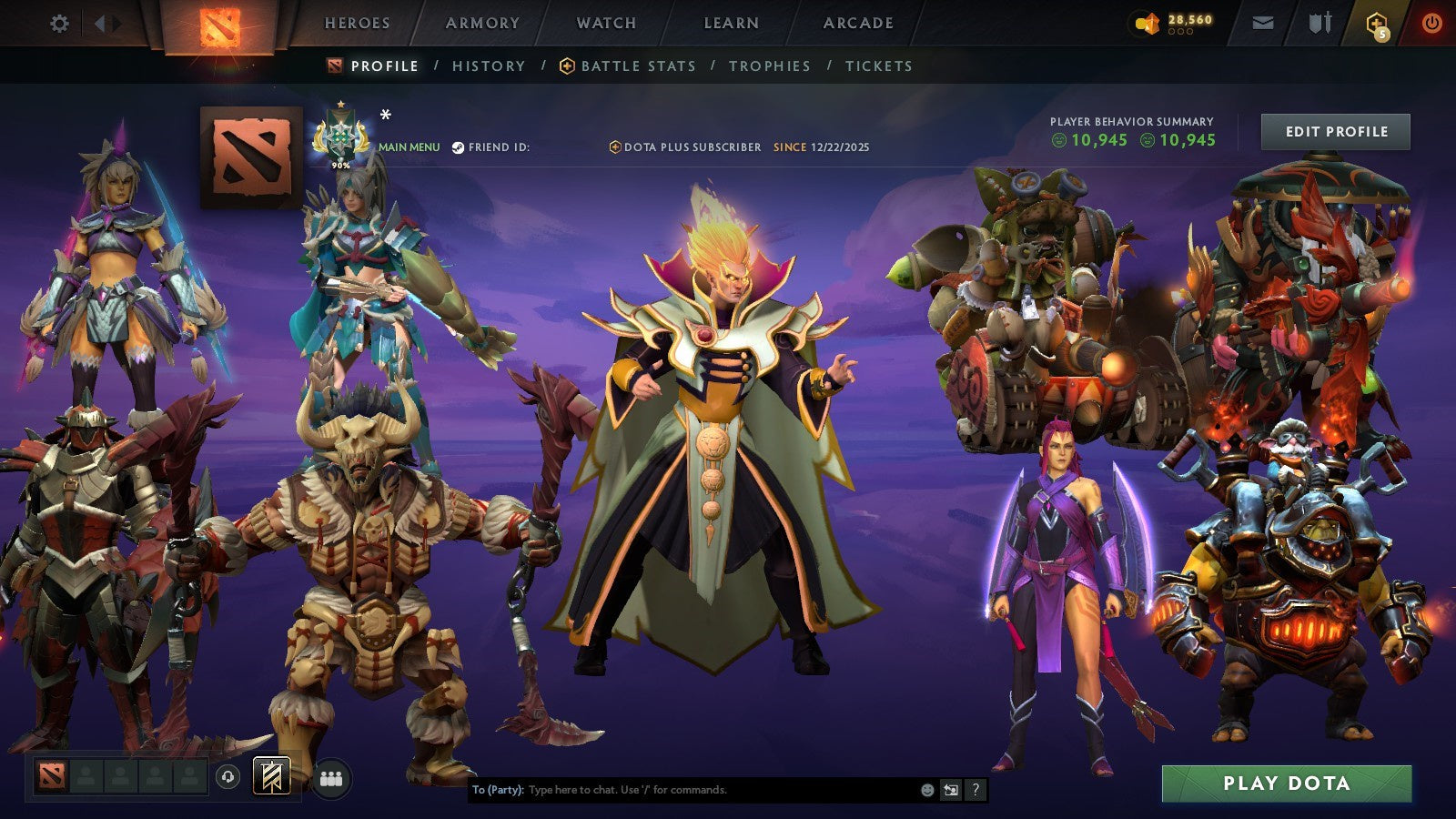Open the friends list icon near party slots
This screenshot has height=819, width=1456.
[331, 776]
